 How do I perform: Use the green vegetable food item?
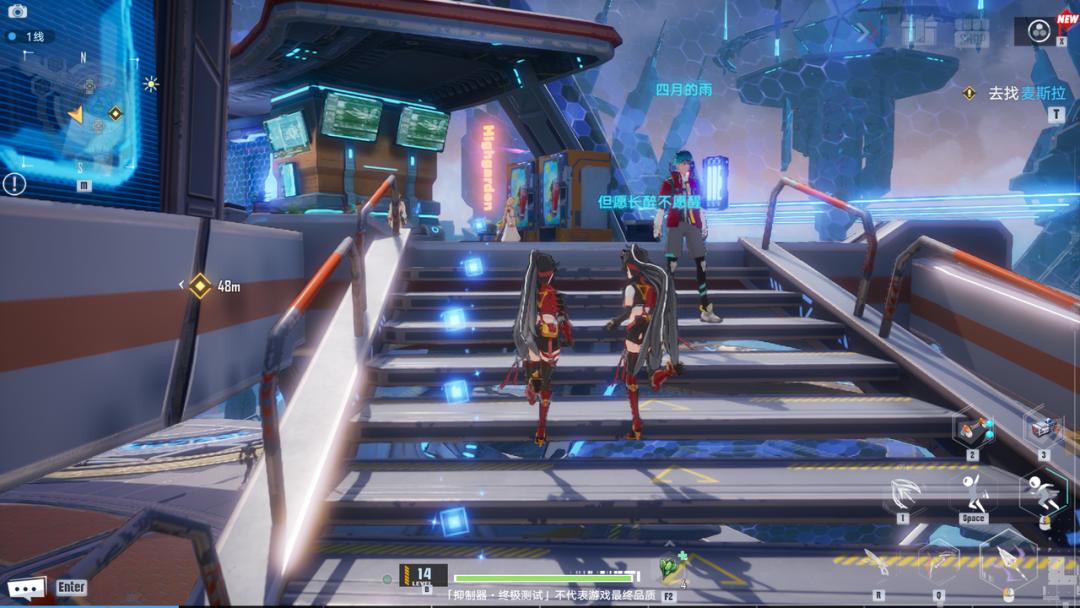pyautogui.click(x=668, y=570)
